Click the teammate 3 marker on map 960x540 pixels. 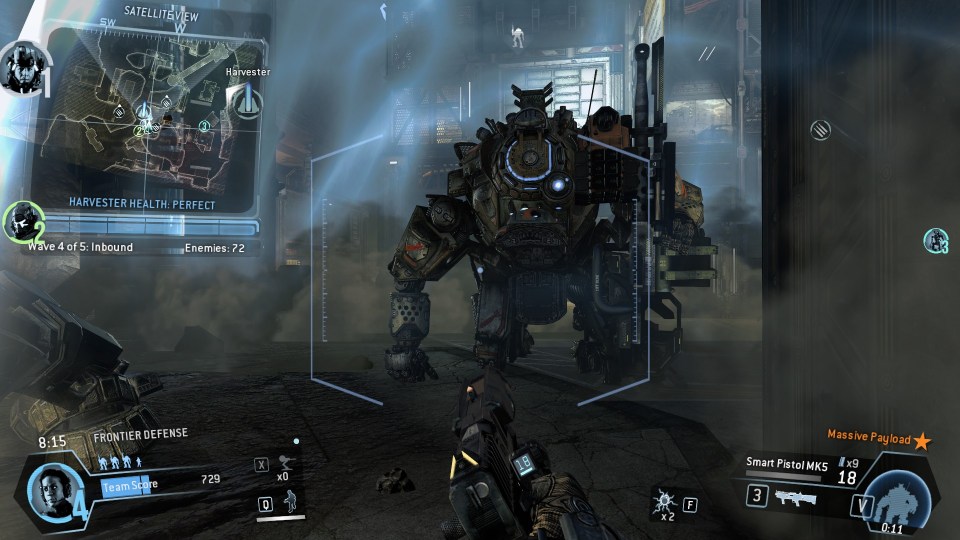point(204,126)
